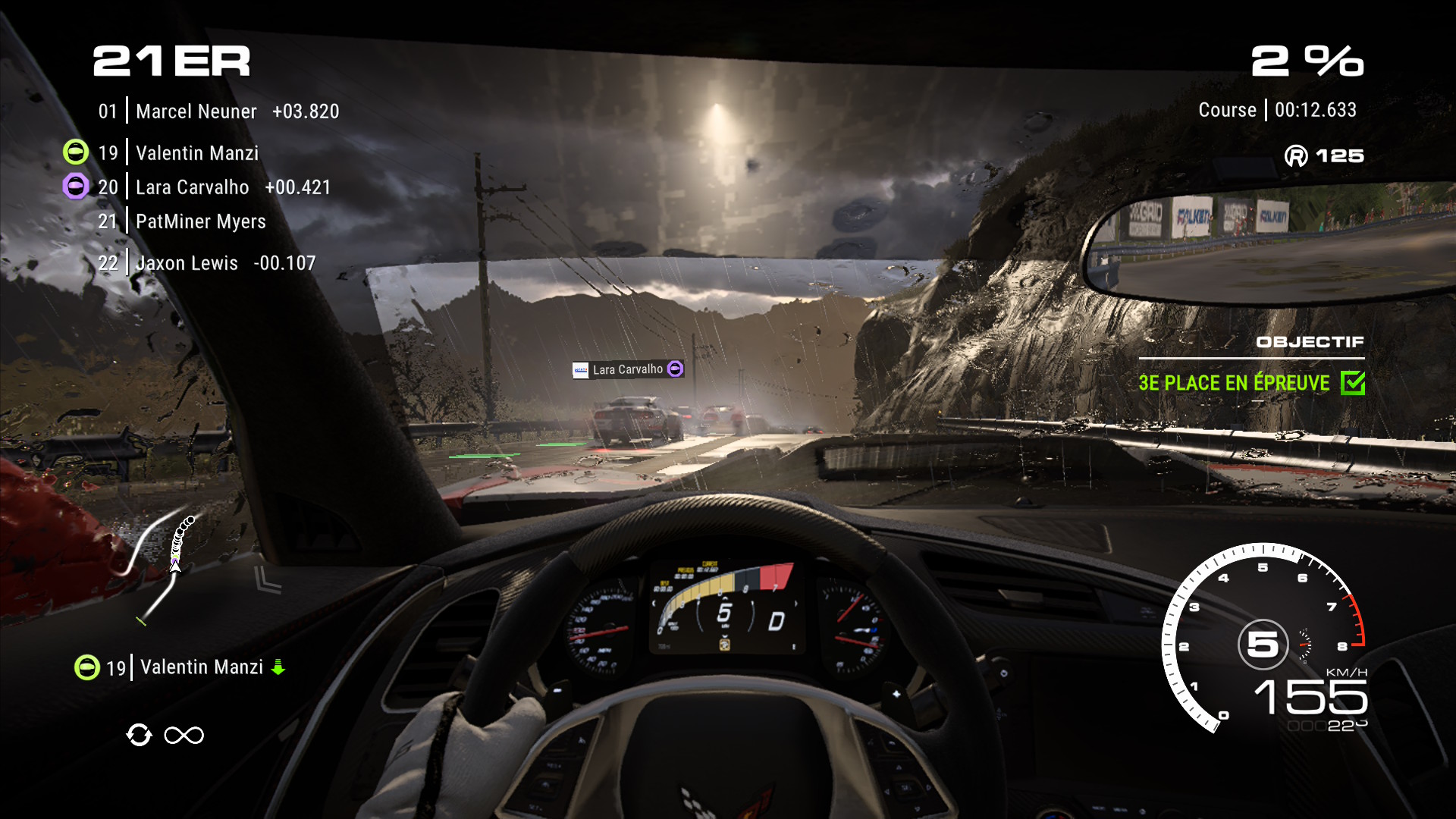
Task: Open the OBJECTIF tracker heading
Action: click(1310, 342)
